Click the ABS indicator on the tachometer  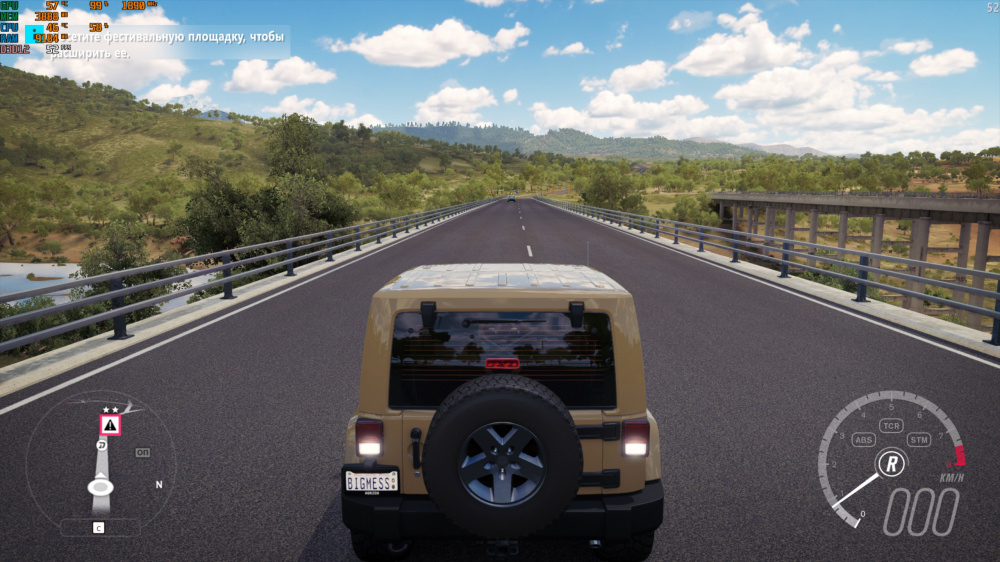864,439
